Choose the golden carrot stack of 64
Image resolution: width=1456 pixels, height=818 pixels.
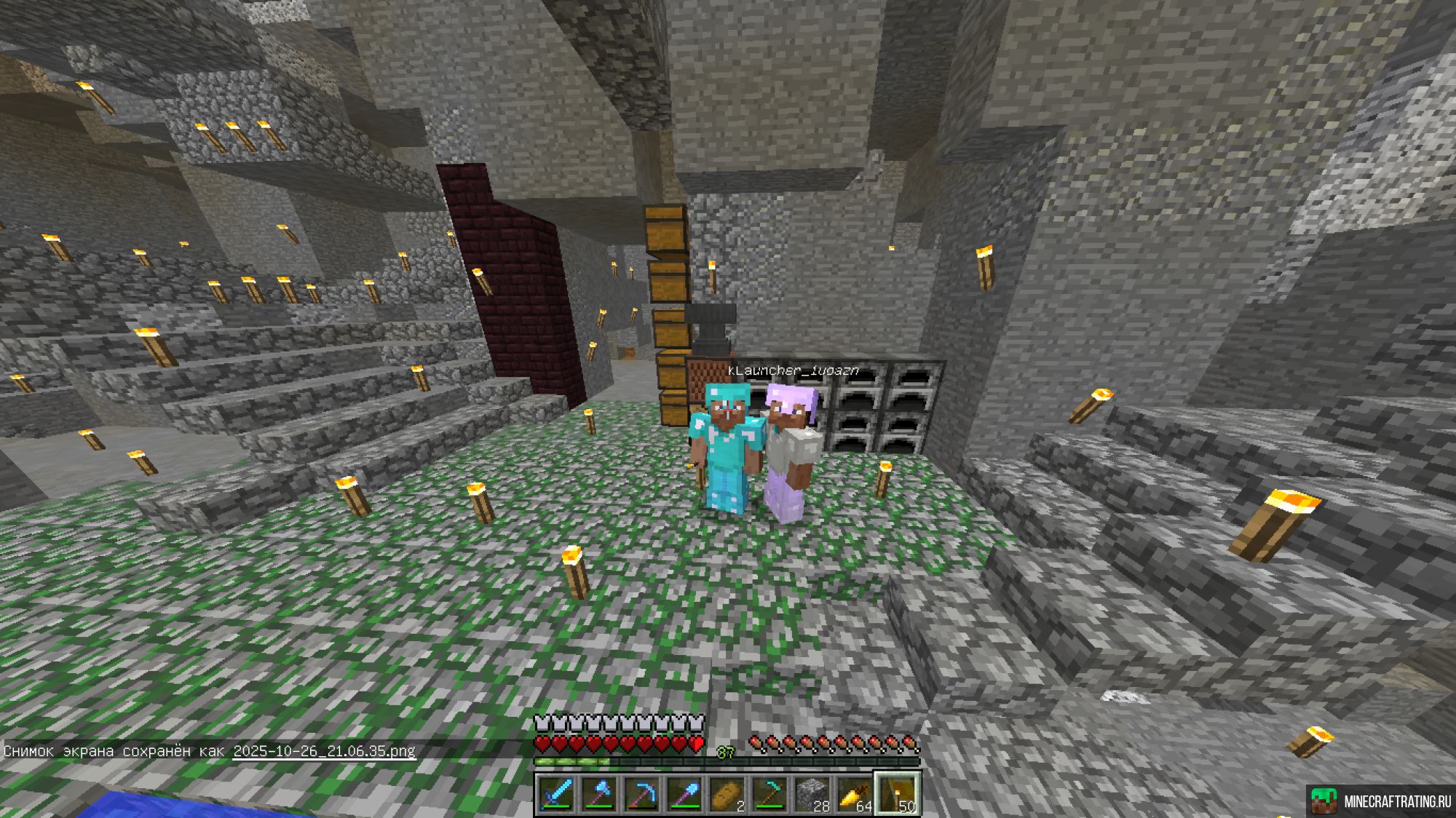pos(855,794)
